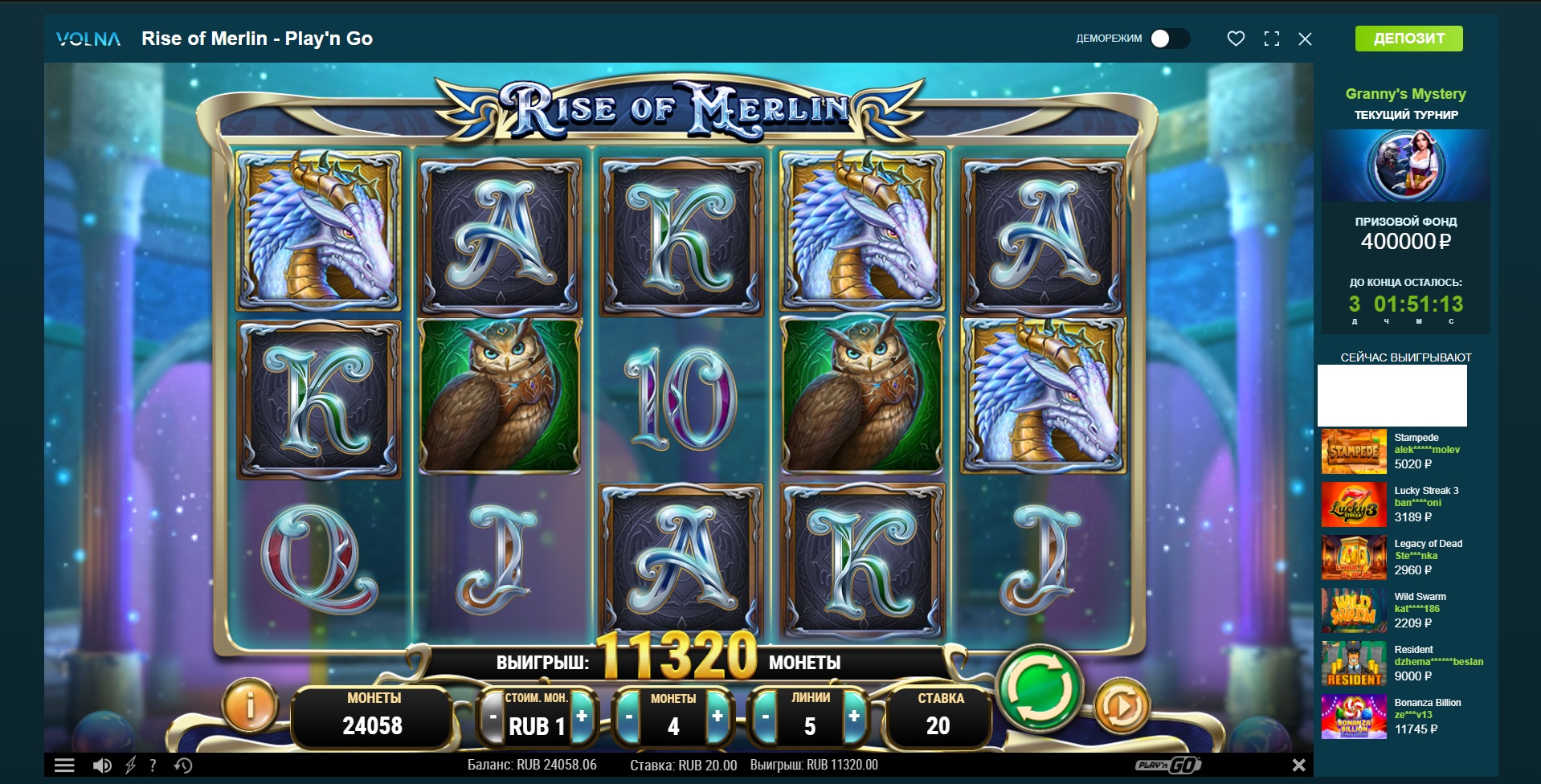Spin the reels with the green button

1039,688
